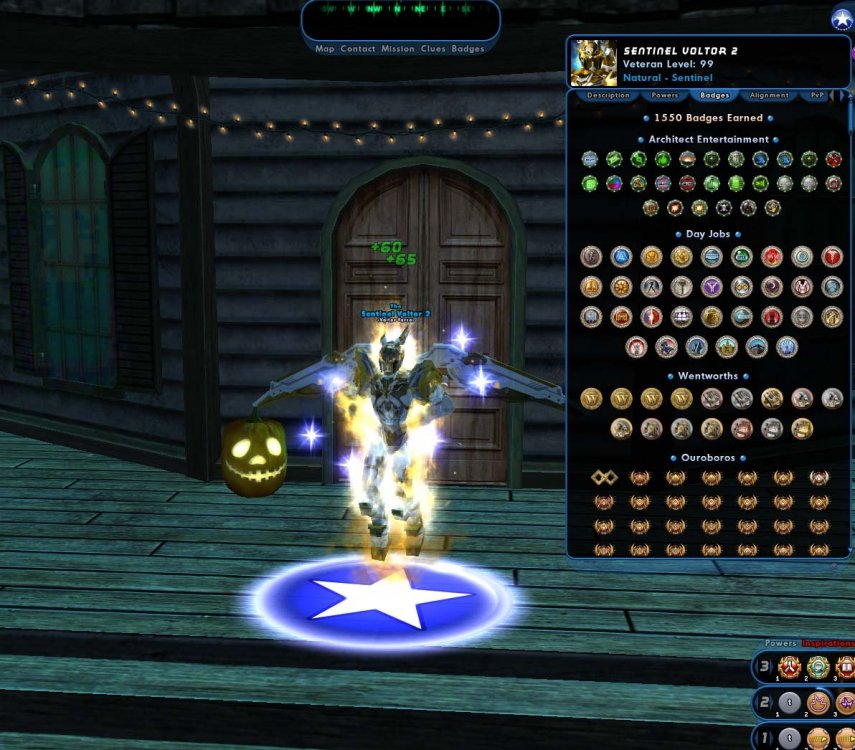Viewport: 855px width, 750px height.
Task: Select the first gold W Wentworths badge
Action: tap(591, 399)
